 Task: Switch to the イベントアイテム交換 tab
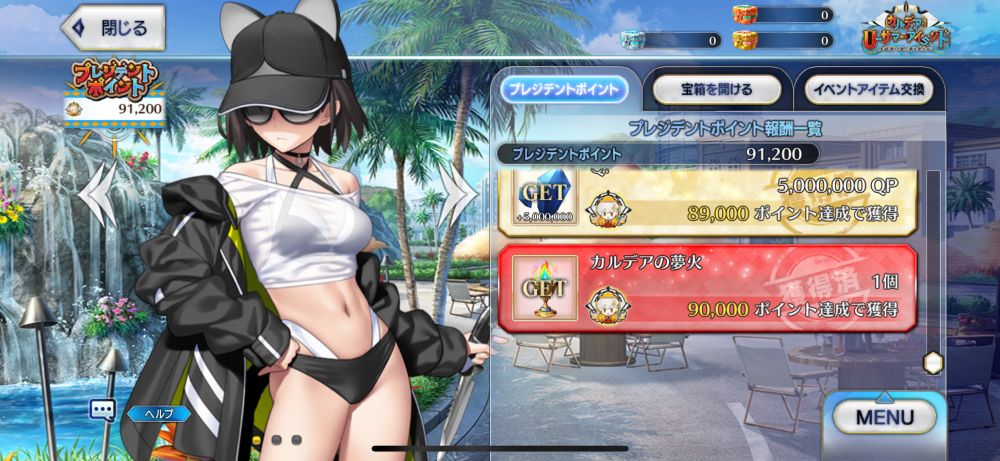click(868, 88)
